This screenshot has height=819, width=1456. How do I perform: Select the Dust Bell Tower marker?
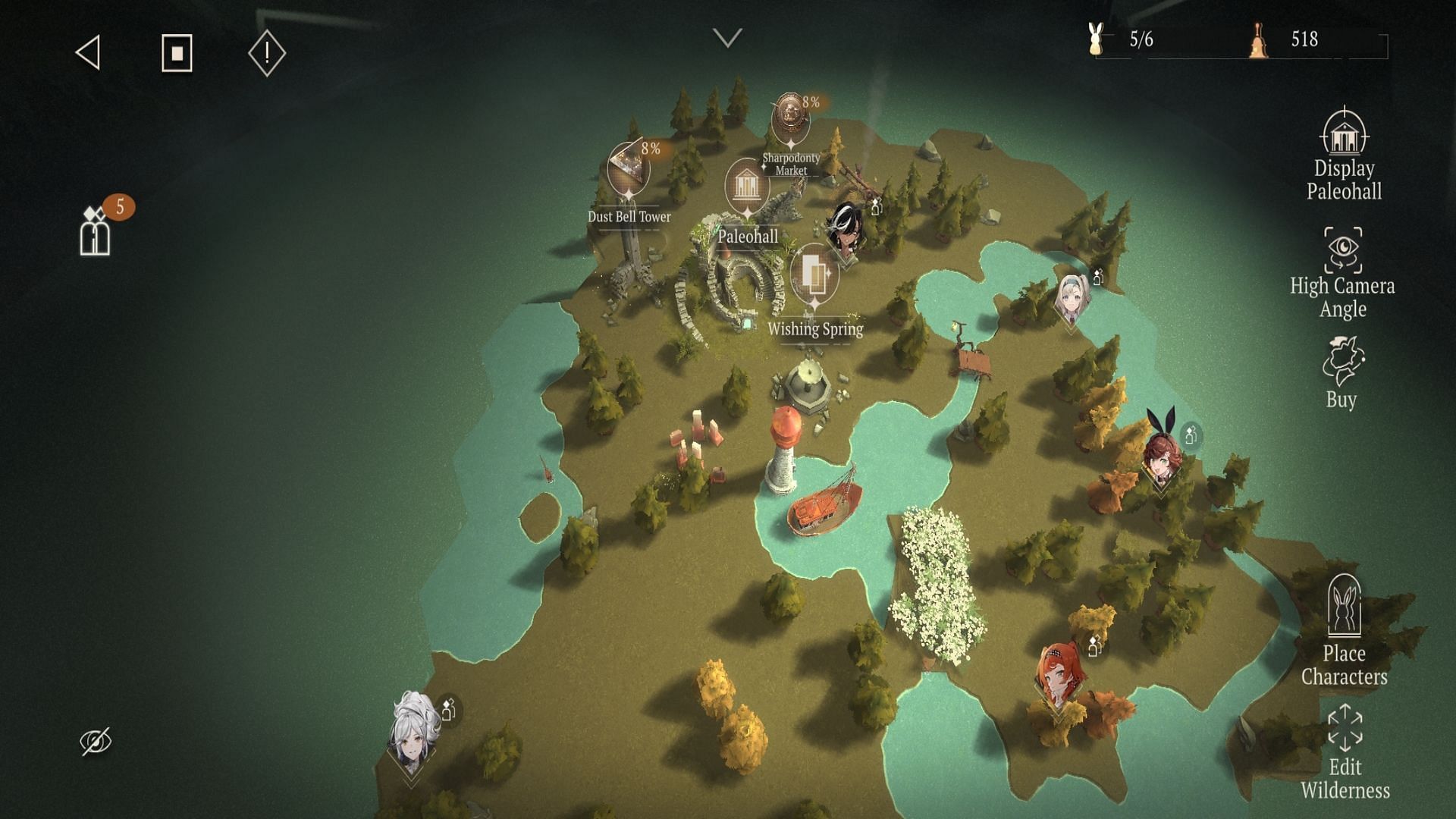628,170
